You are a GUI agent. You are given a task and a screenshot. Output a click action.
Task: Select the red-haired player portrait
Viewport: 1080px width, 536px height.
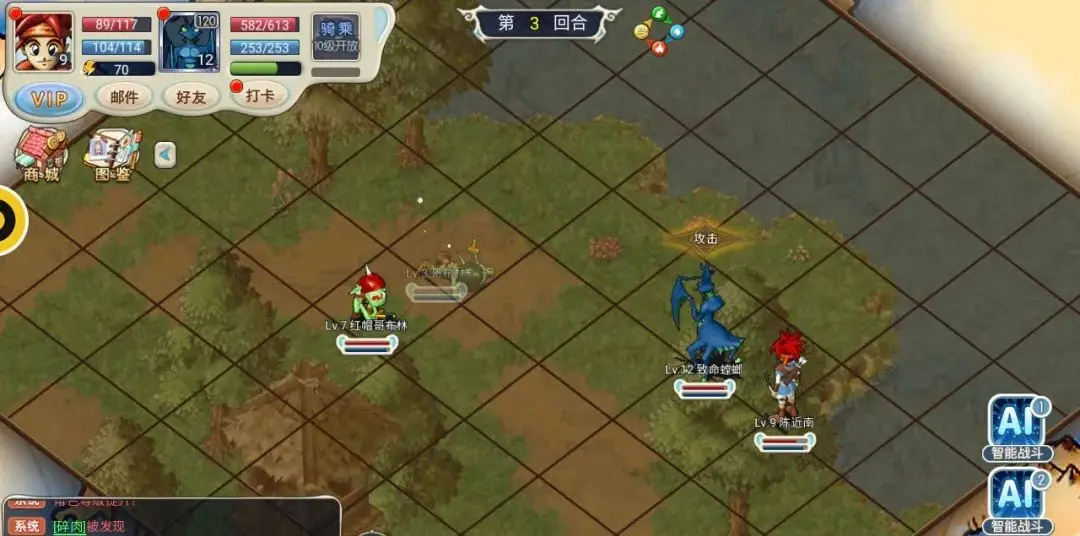coord(43,42)
